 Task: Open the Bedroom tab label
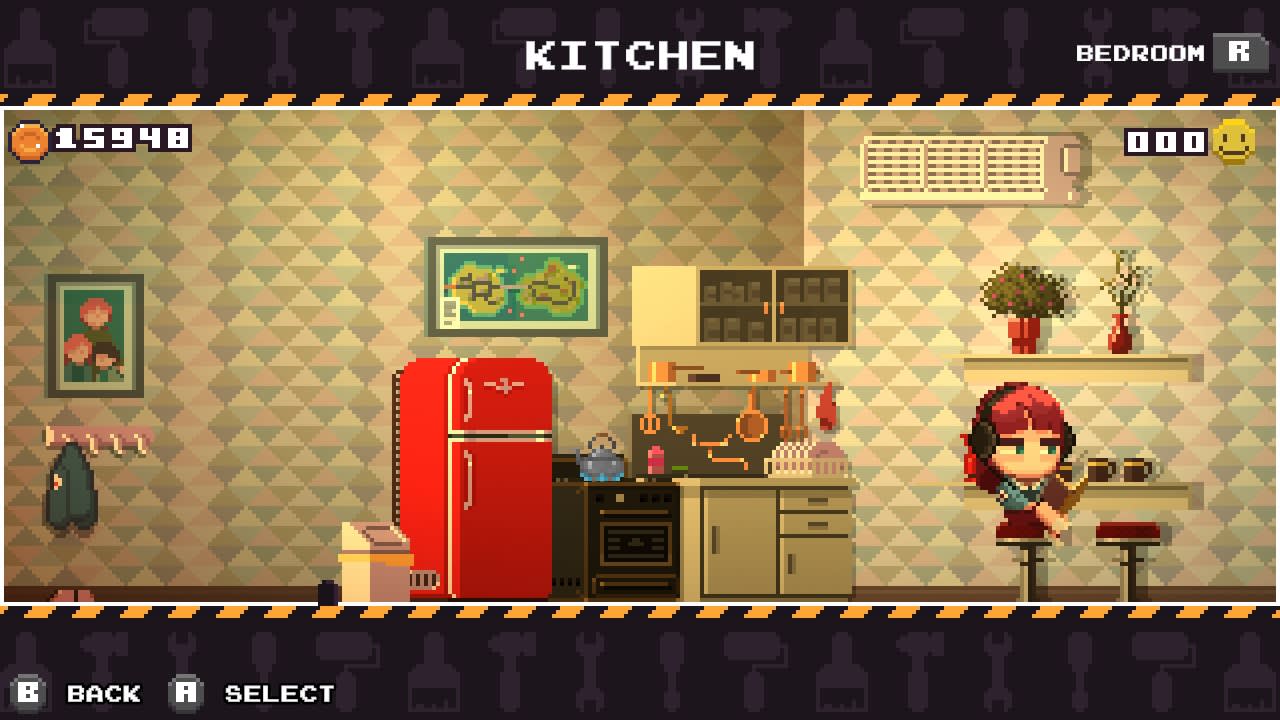[x=1140, y=52]
